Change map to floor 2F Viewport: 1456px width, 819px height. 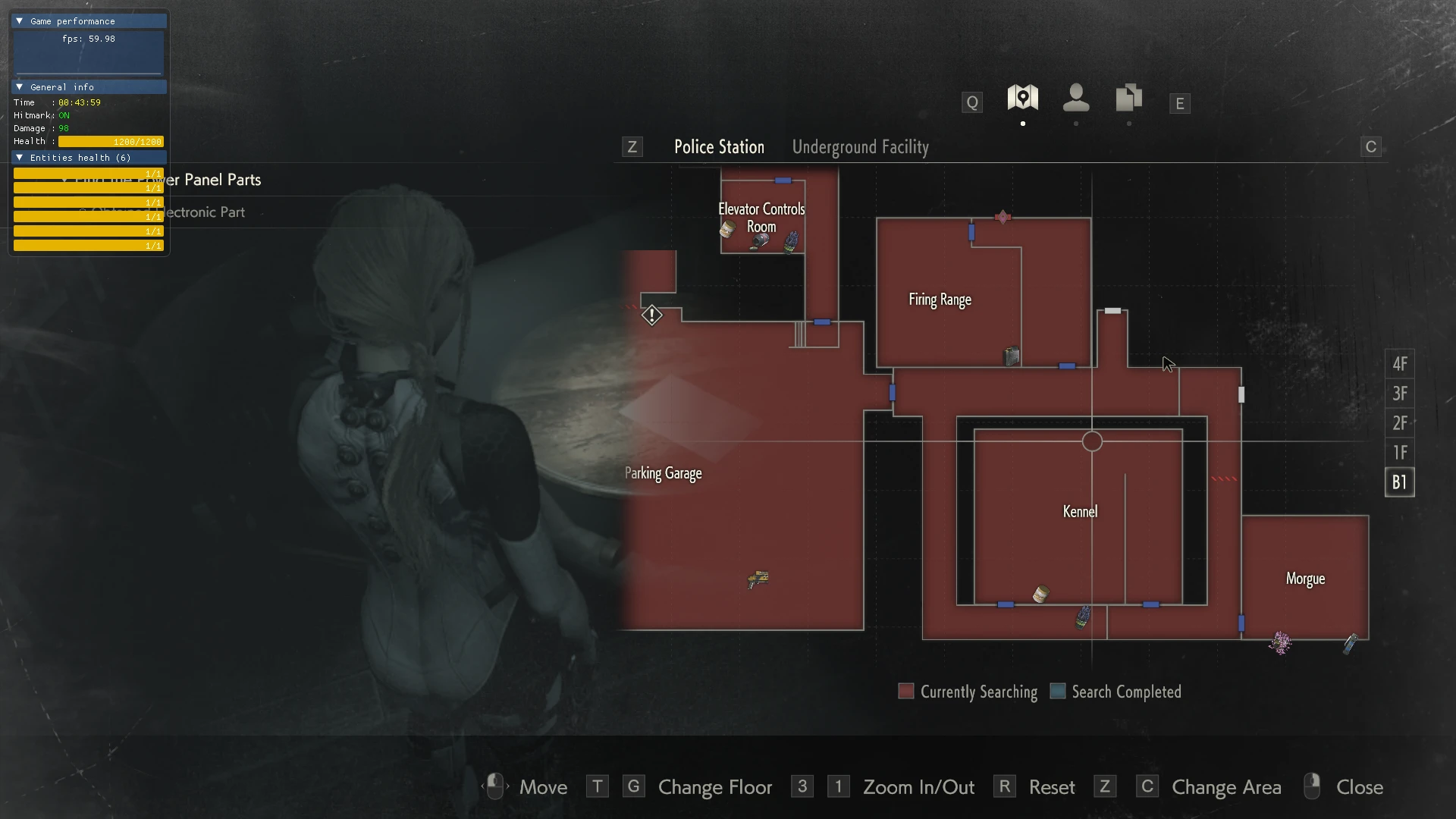pyautogui.click(x=1399, y=423)
